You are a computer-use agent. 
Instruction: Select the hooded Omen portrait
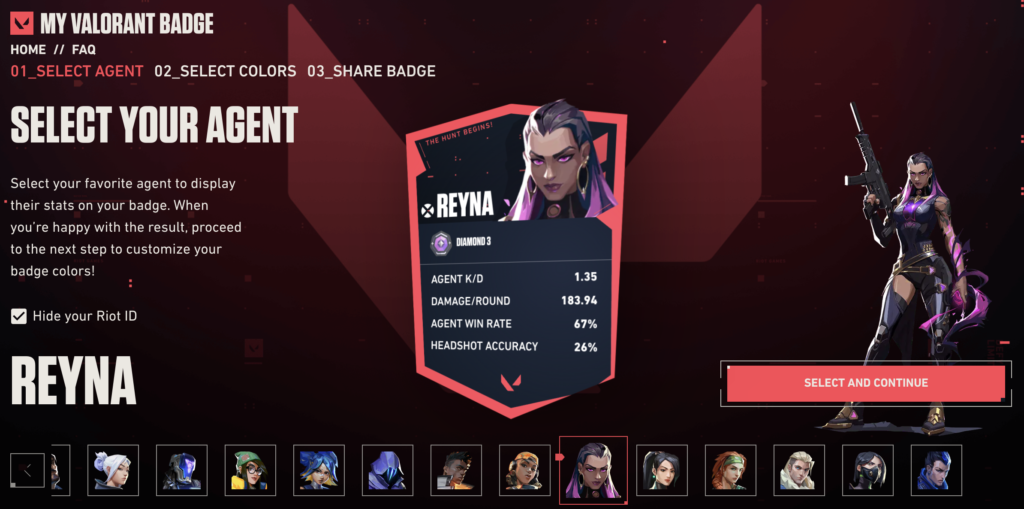[387, 470]
